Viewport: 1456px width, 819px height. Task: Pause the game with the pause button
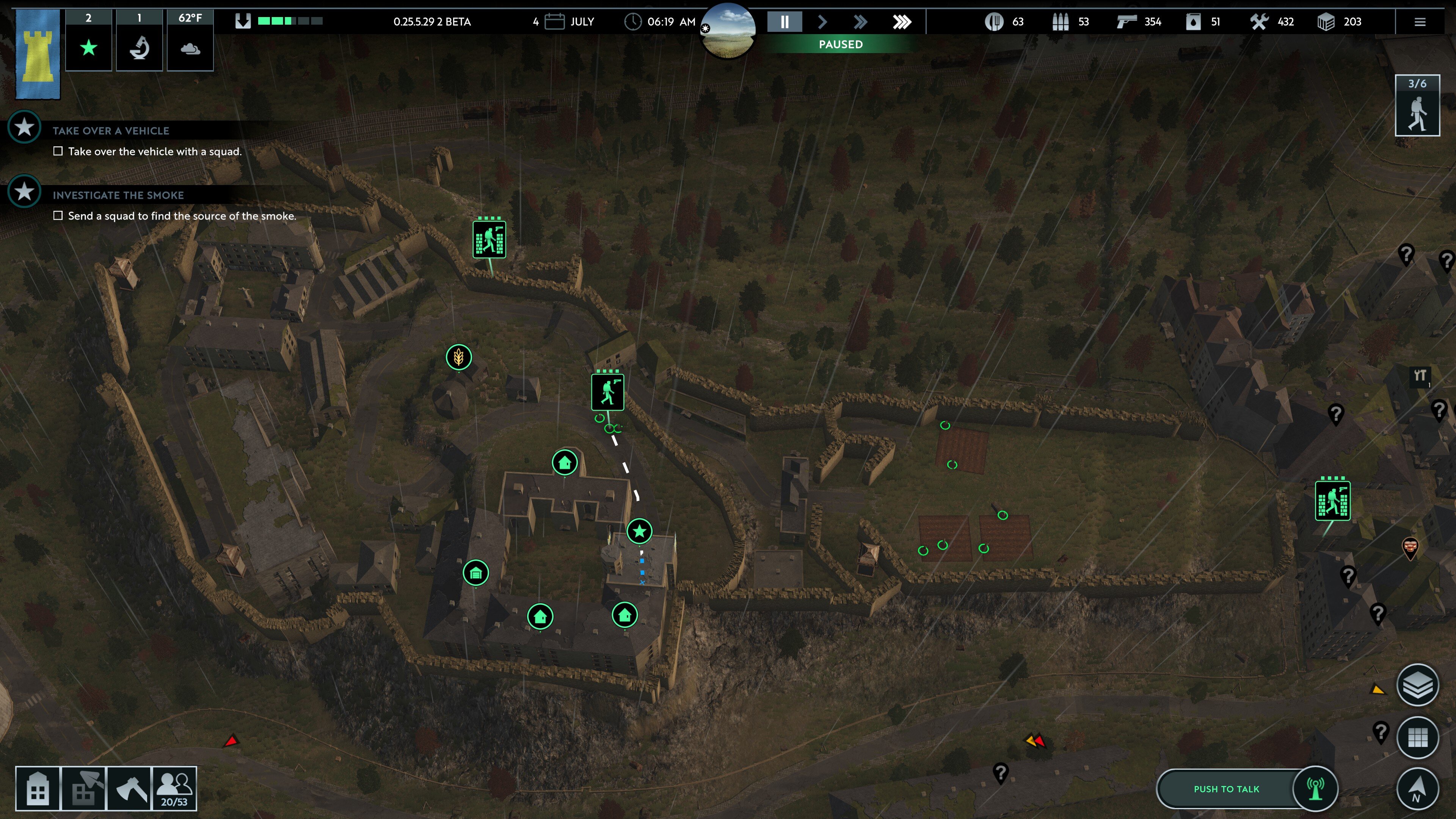click(784, 22)
